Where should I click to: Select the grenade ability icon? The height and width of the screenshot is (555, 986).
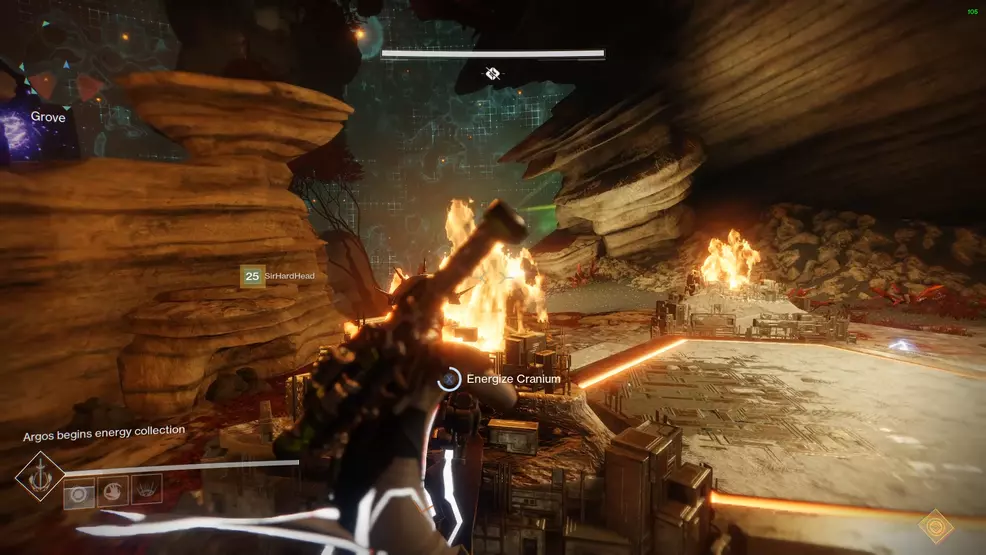(79, 490)
